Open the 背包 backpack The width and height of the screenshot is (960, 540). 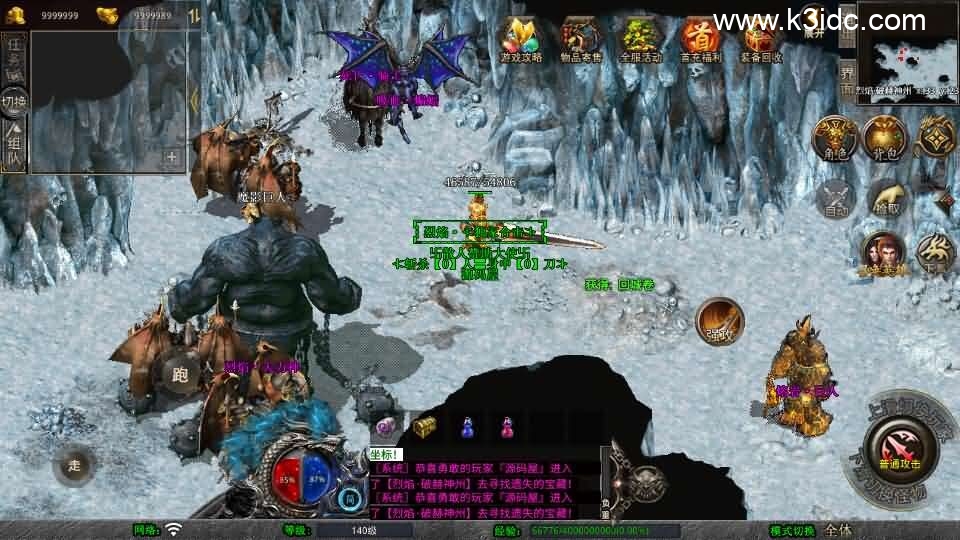884,139
